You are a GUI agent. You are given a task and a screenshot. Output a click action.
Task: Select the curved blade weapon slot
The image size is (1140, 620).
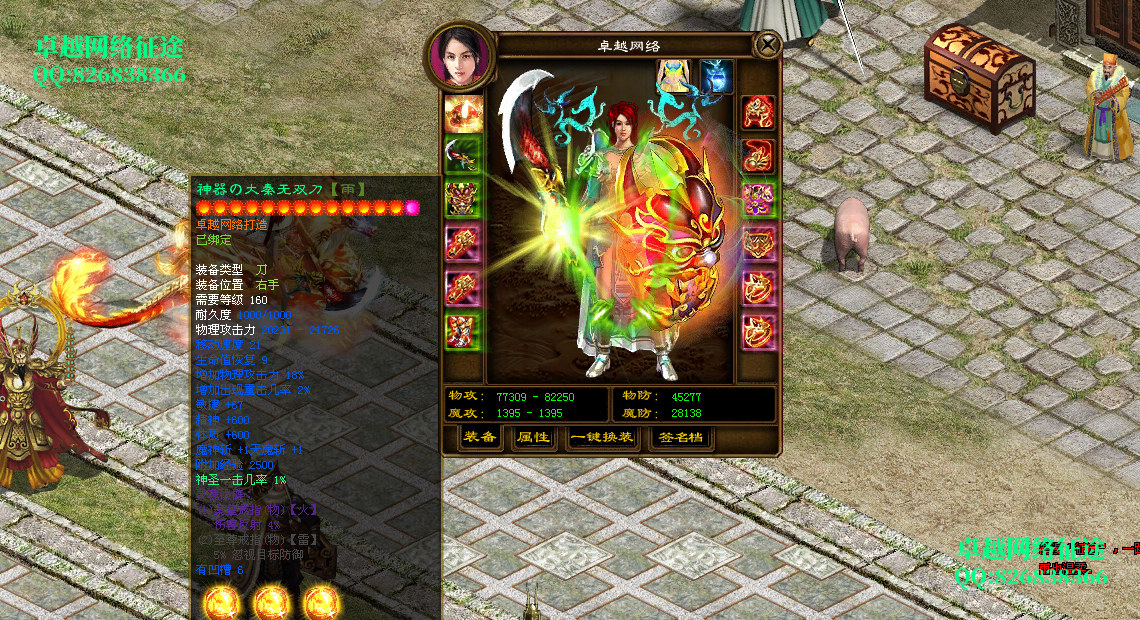click(463, 153)
